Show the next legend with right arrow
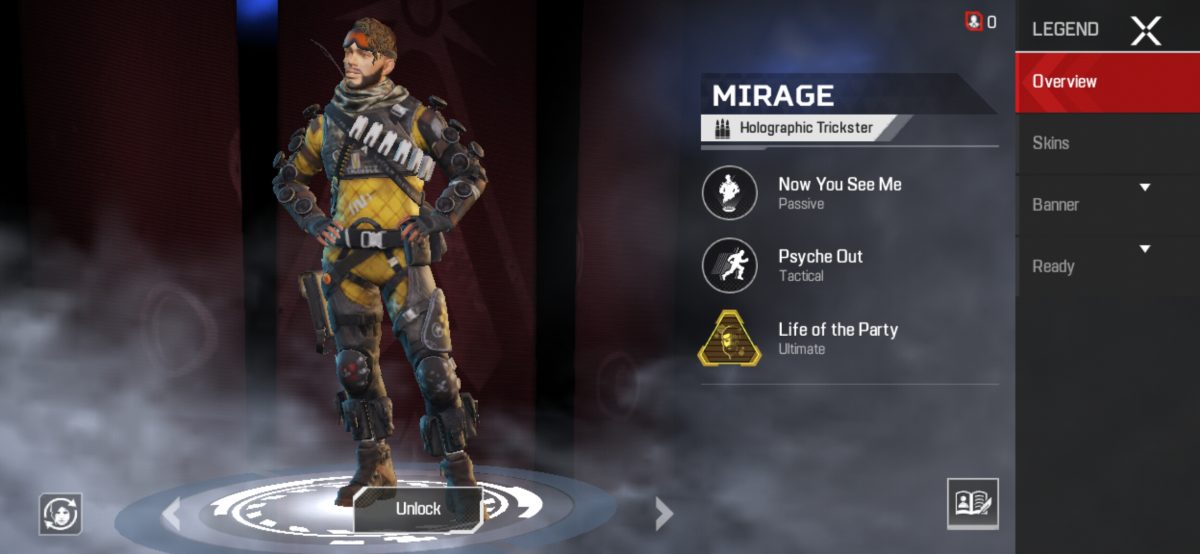The height and width of the screenshot is (554, 1200). click(x=663, y=514)
